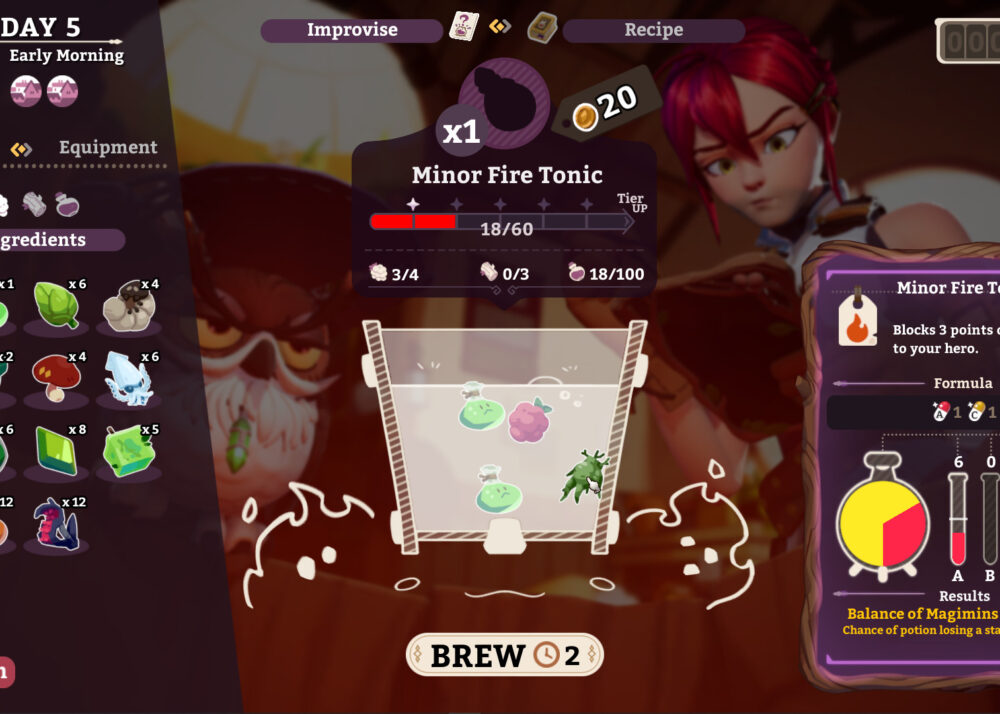Choose the green slime cube ingredient

(x=130, y=450)
